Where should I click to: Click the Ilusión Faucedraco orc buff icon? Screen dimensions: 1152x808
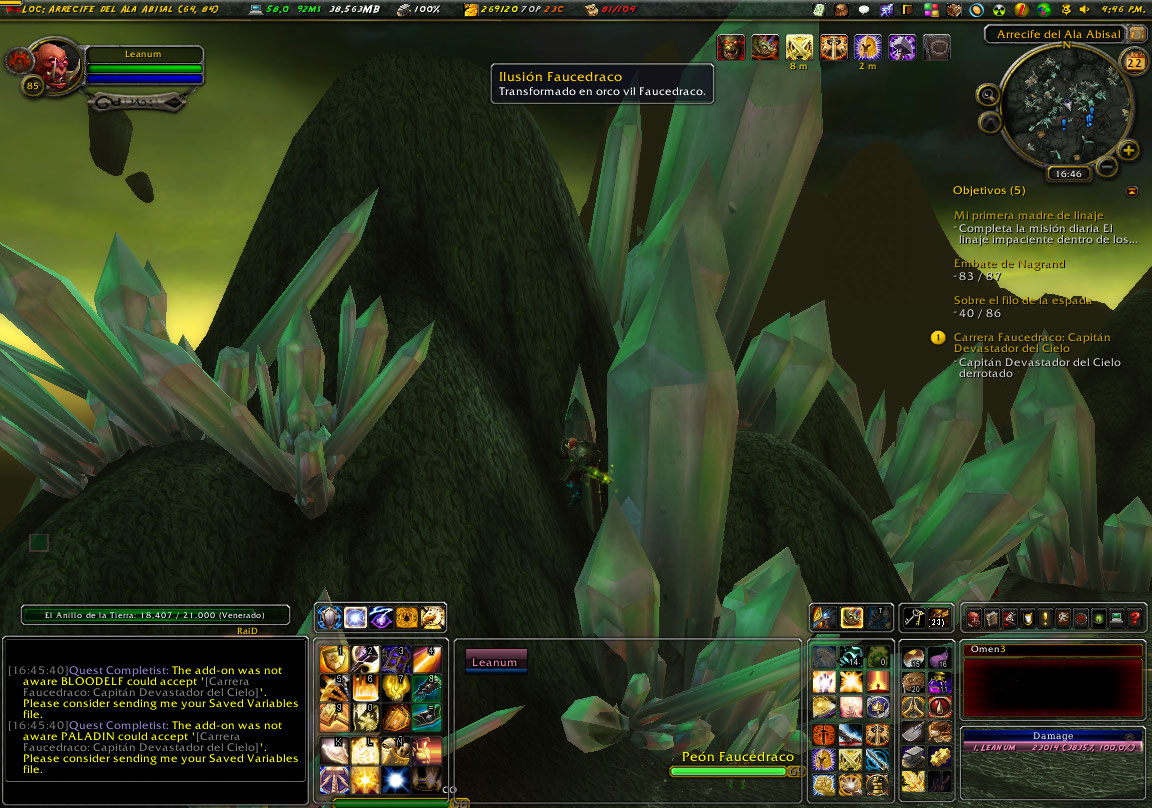pos(731,47)
